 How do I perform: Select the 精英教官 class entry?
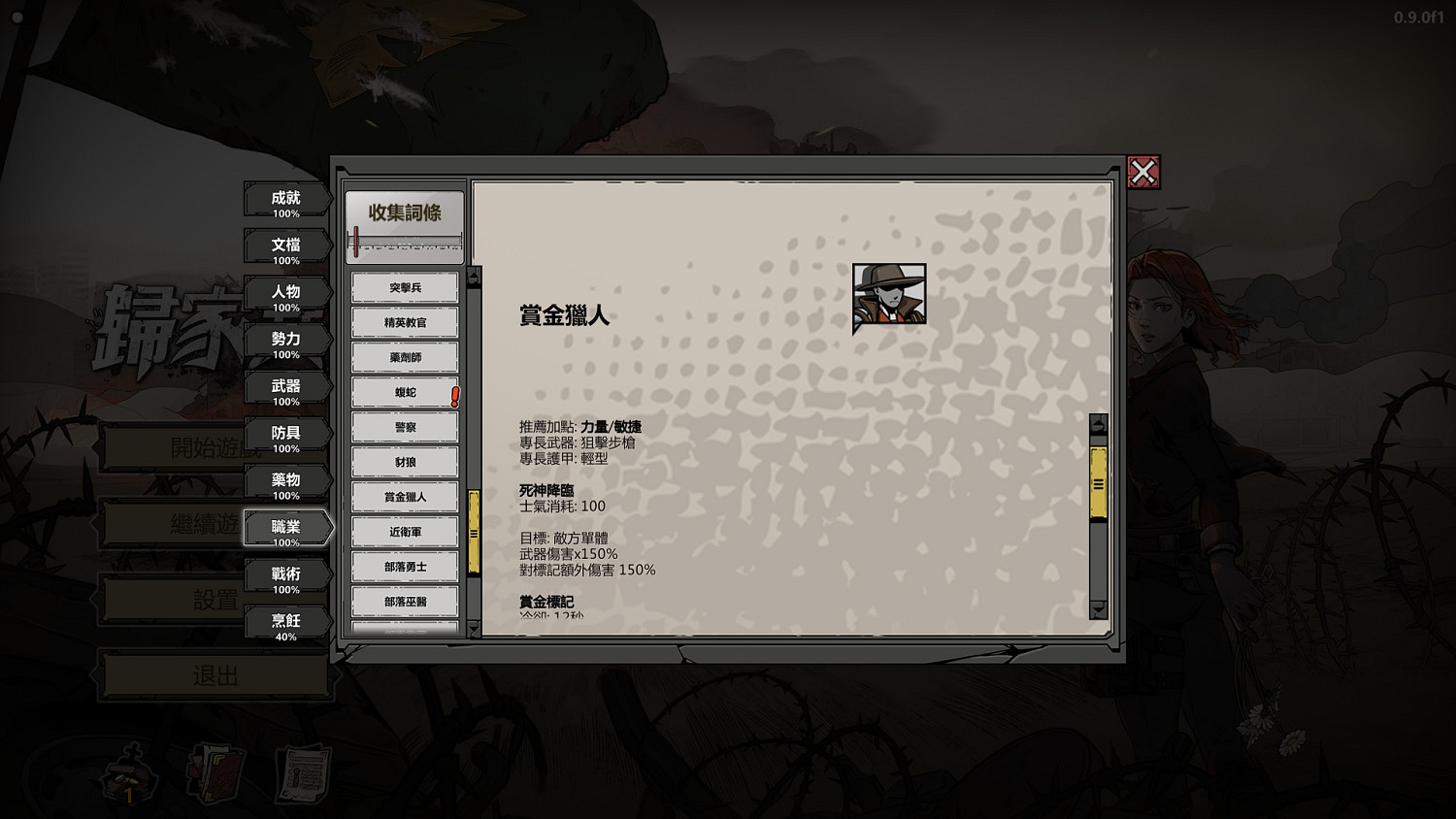405,322
